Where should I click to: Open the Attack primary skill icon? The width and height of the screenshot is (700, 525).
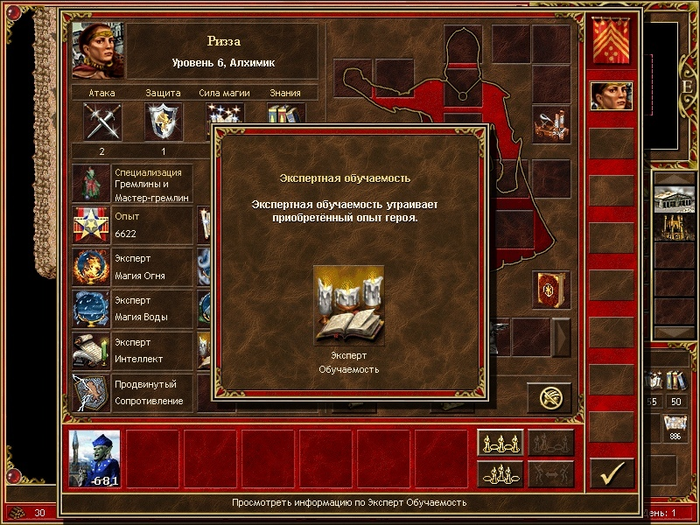point(102,122)
